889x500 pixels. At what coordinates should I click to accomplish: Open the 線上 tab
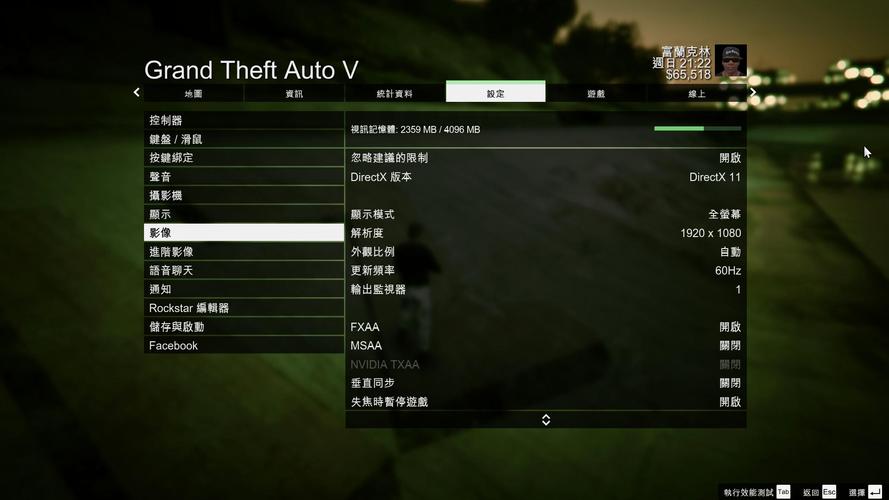click(696, 93)
